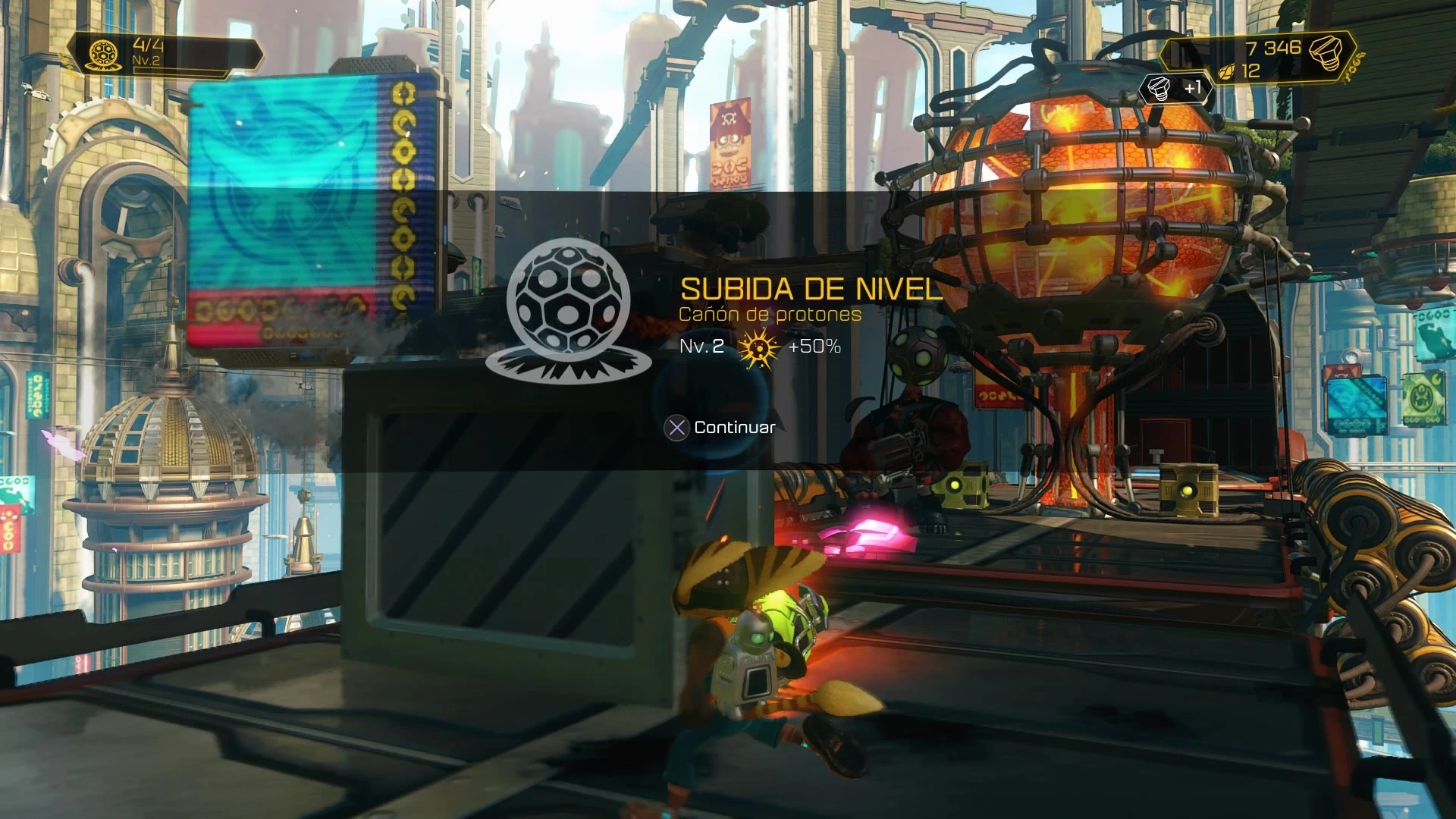Select the large Cañón de protones level-up icon

[x=568, y=307]
